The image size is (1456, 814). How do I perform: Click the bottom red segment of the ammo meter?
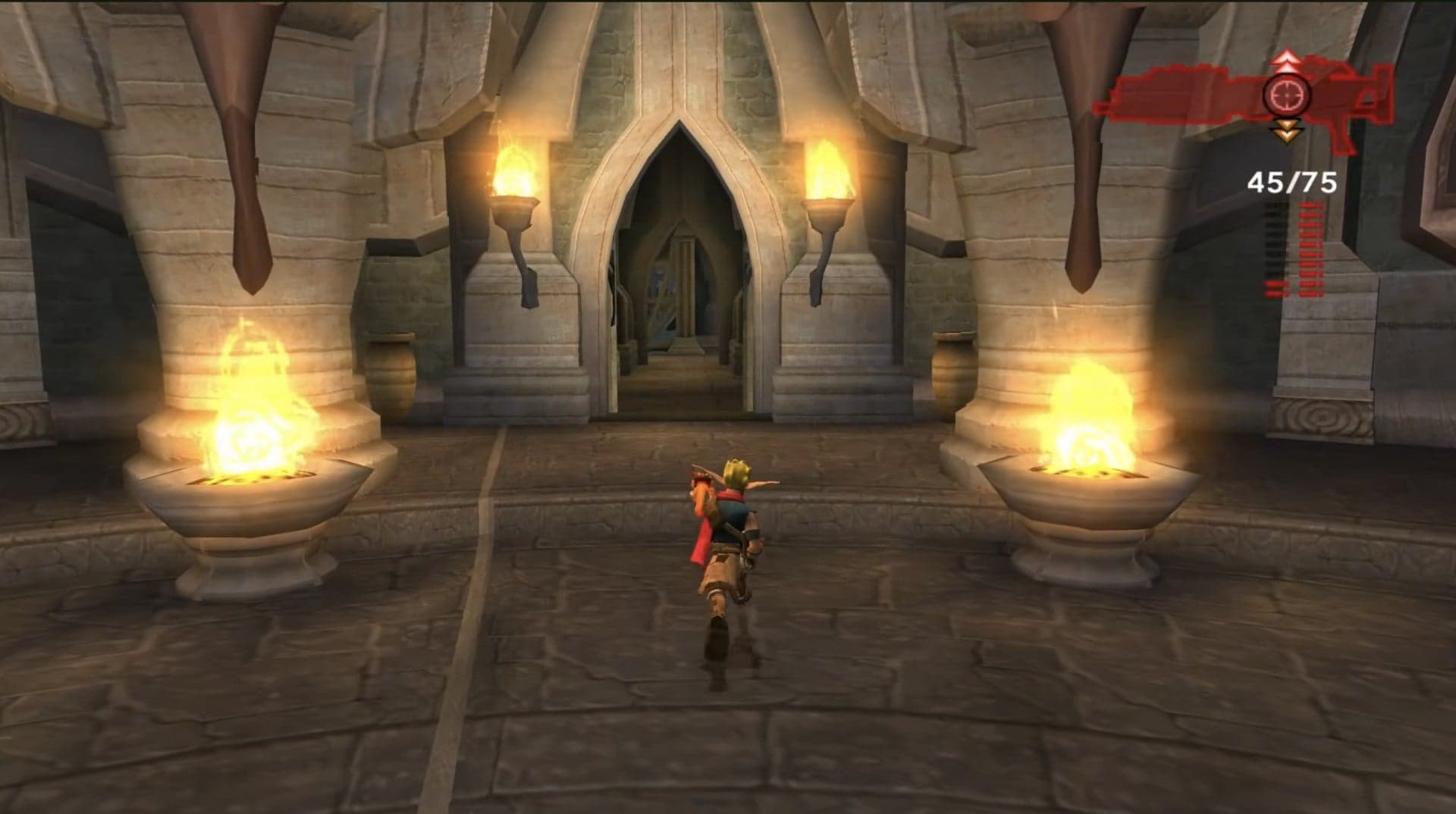1310,293
